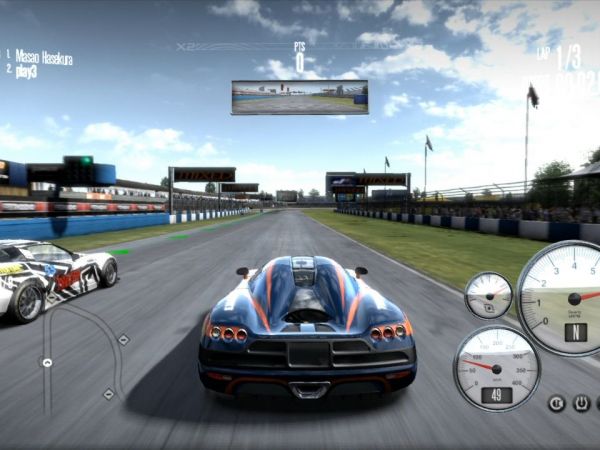Click the tire traction indicator icon
600x450 pixels.
pos(581,403)
